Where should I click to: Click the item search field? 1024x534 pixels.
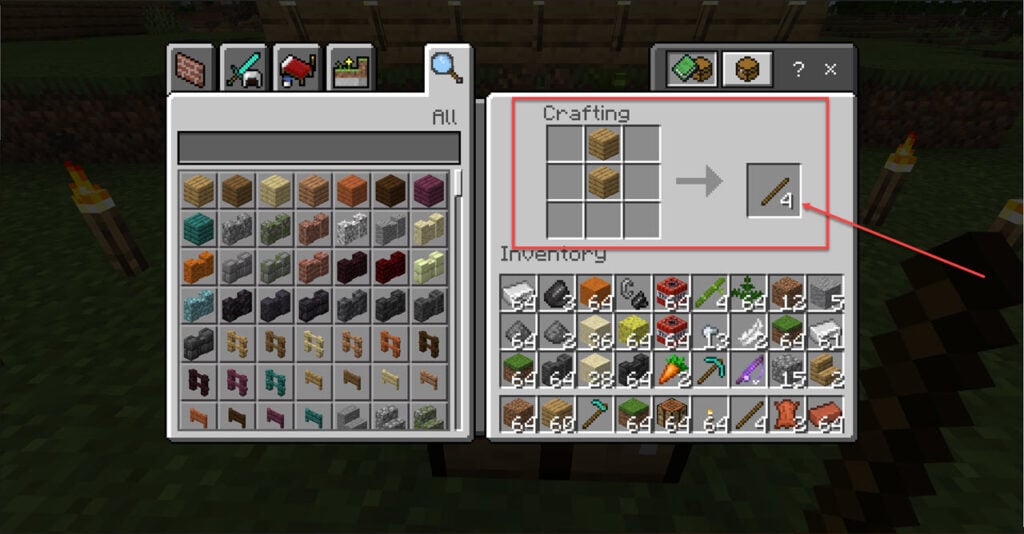(x=318, y=147)
